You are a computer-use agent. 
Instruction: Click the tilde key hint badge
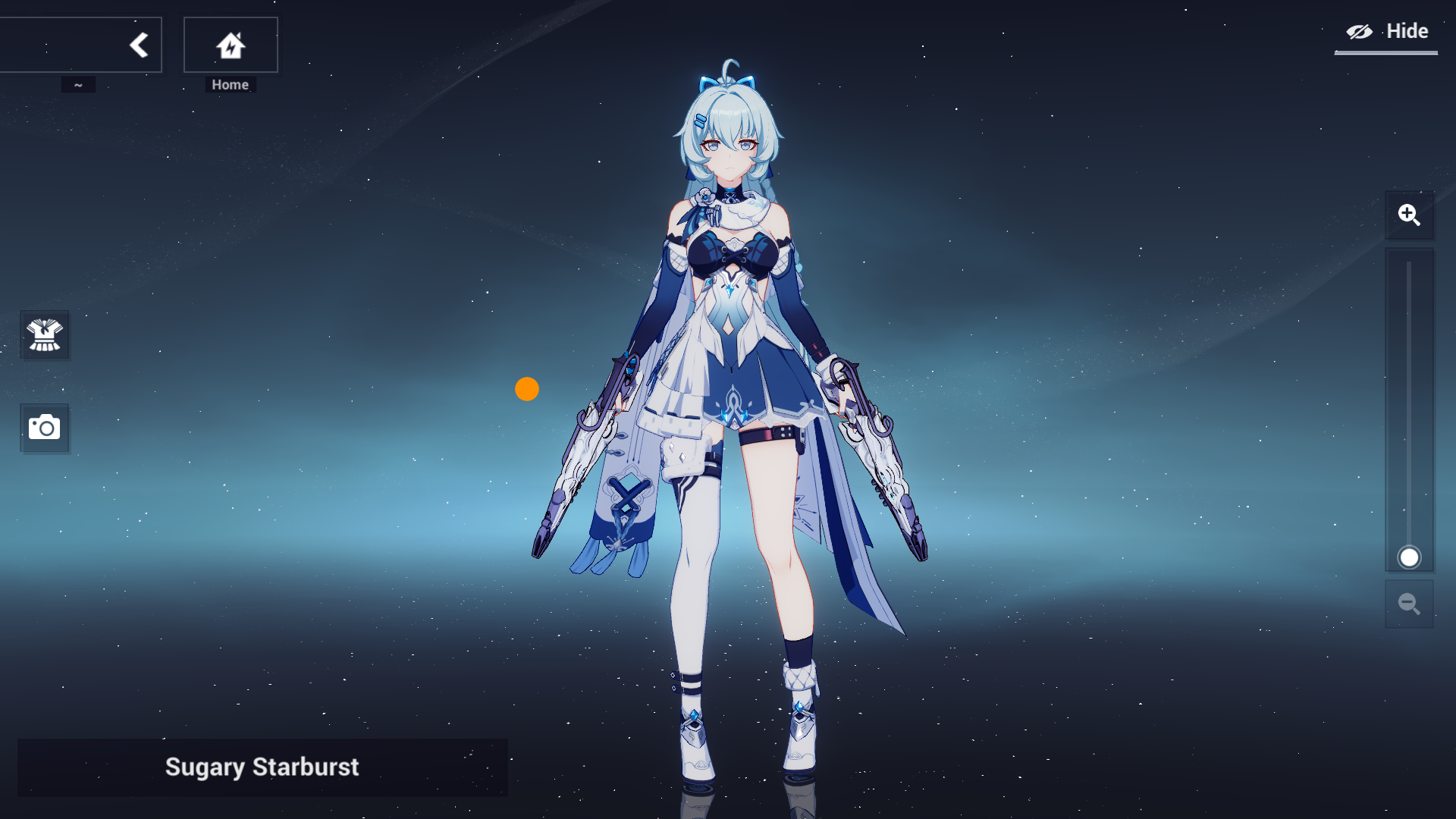point(79,84)
